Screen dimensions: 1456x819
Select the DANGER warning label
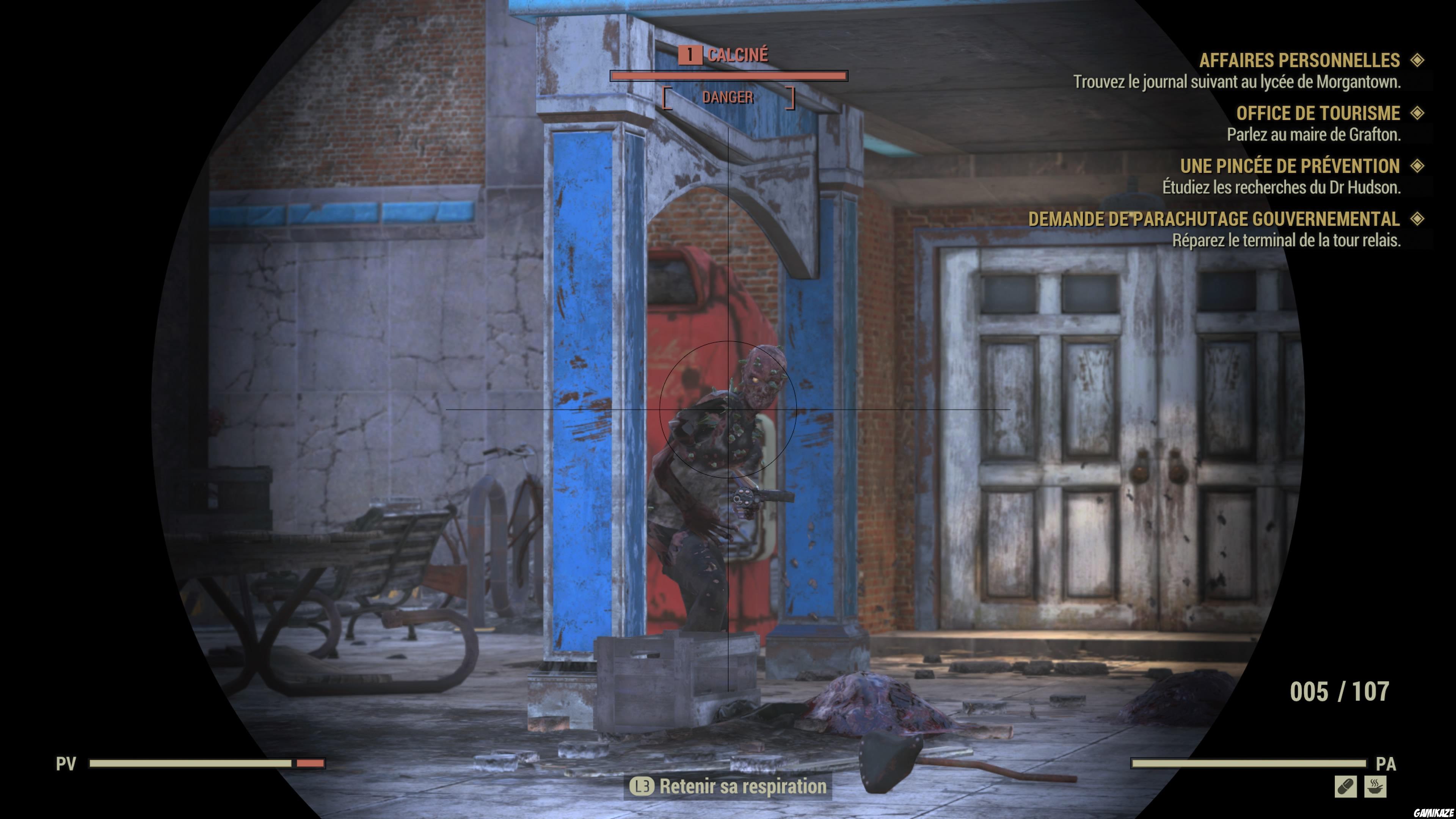pos(728,97)
